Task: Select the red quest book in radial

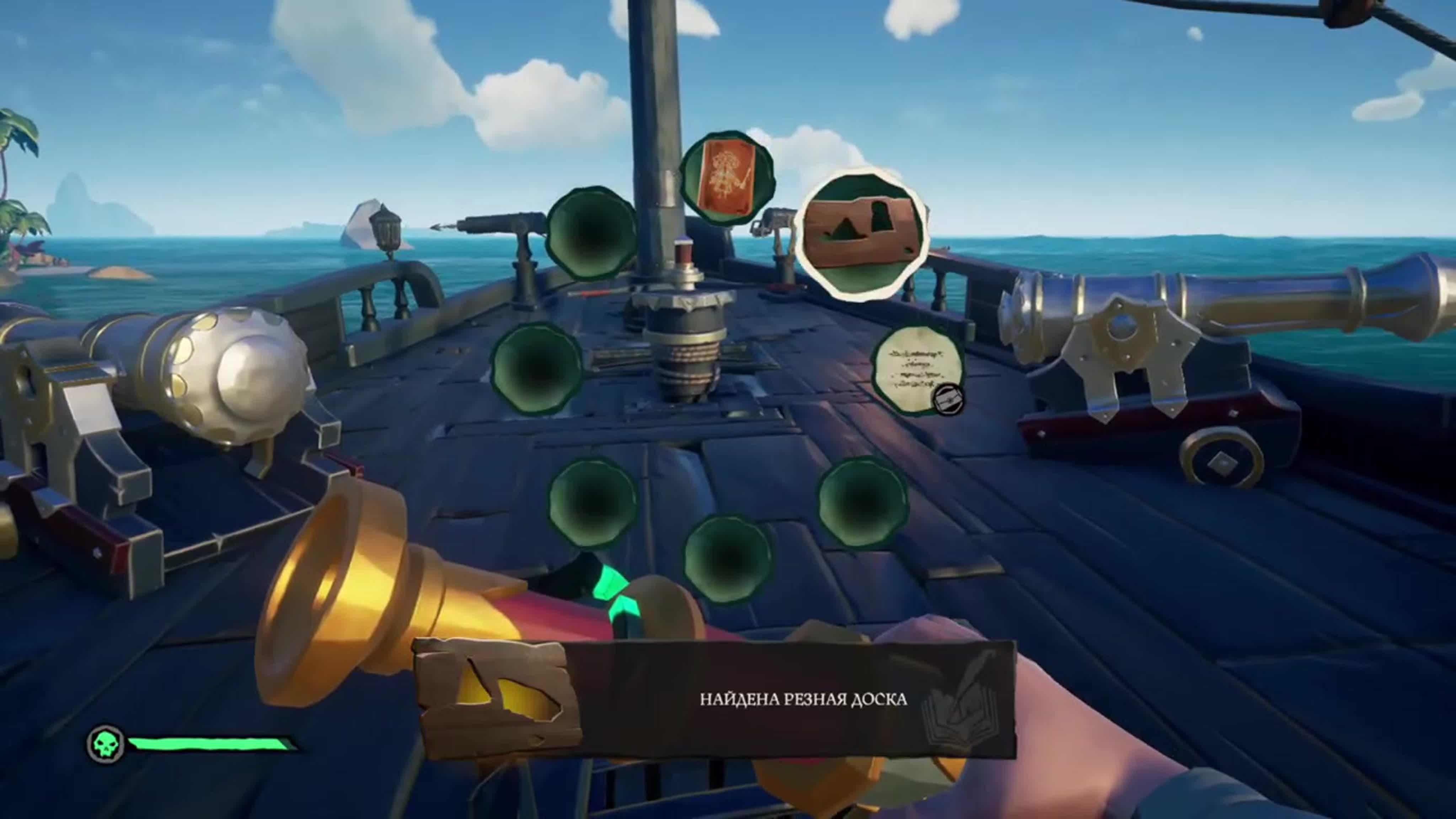Action: [x=727, y=178]
